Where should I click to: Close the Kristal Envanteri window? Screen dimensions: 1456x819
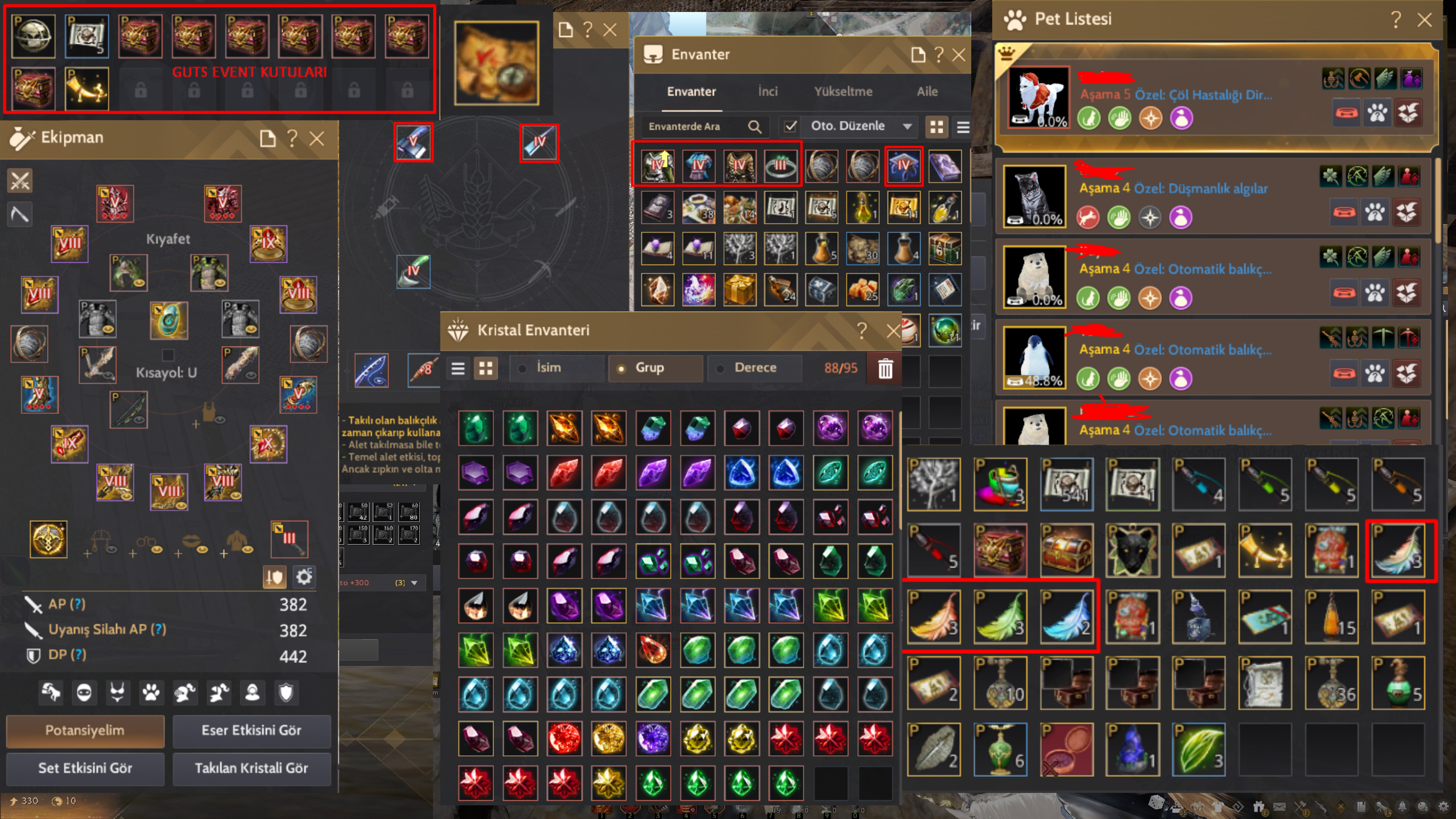[893, 331]
